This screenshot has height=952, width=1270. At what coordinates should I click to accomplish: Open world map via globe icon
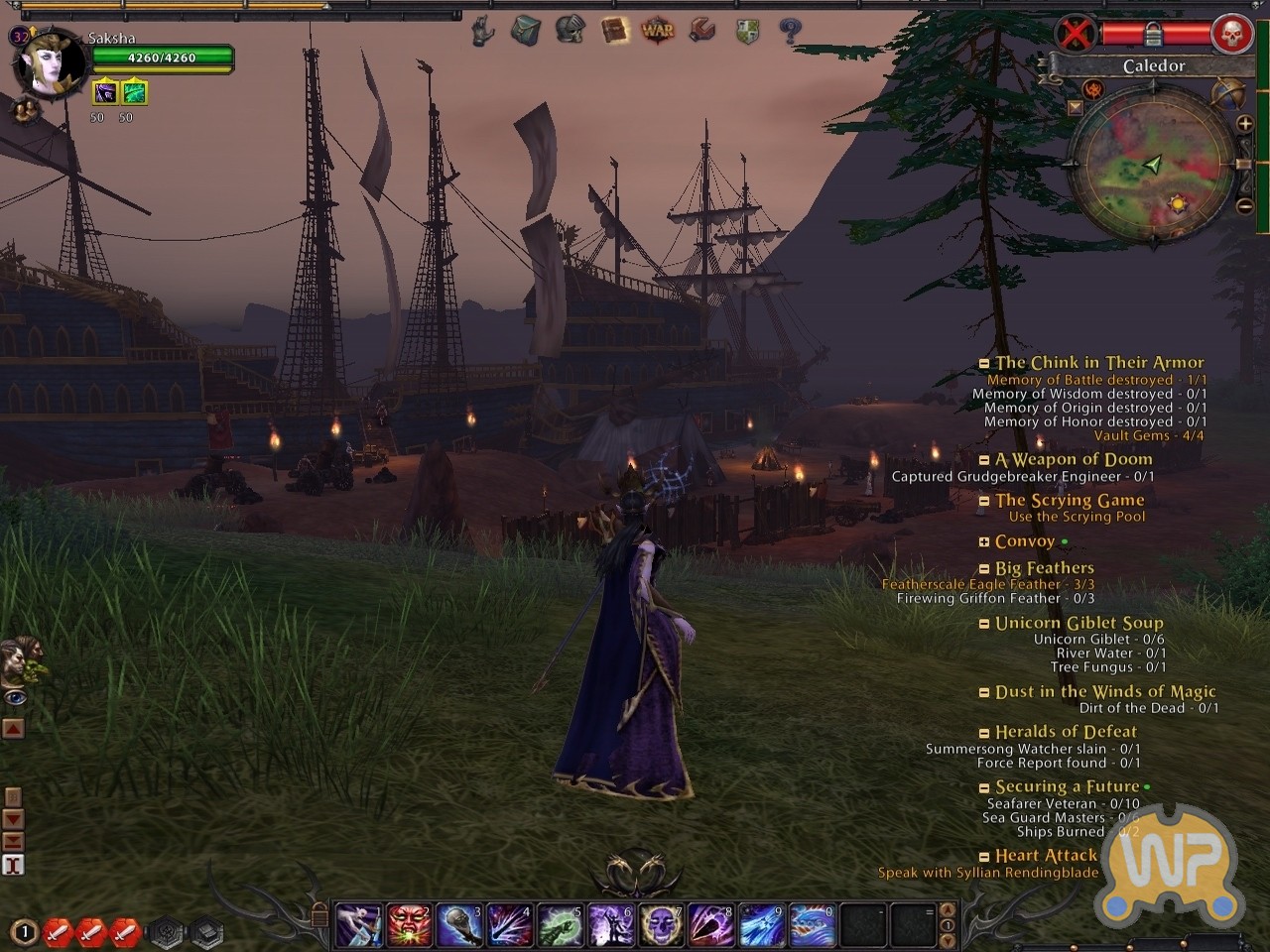pos(1228,93)
